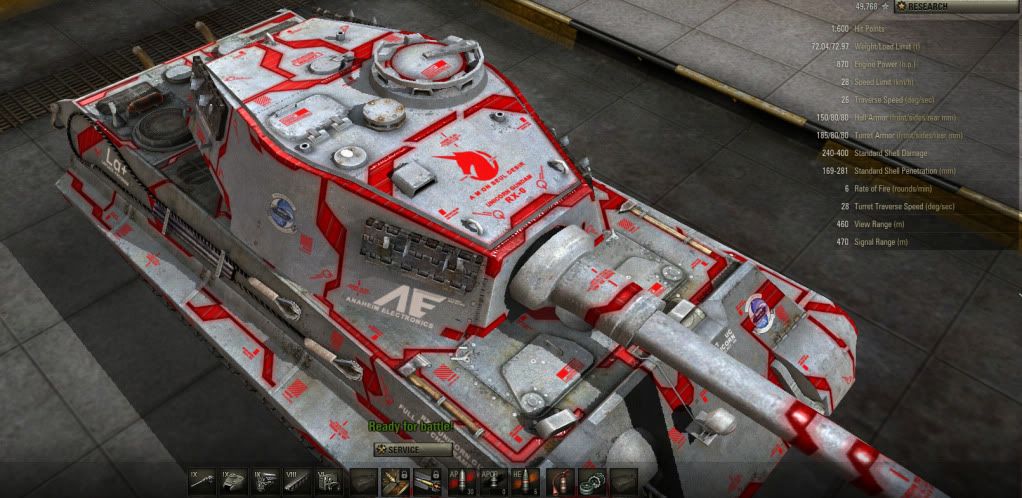Select the fire extinguisher consumable slot

(x=563, y=482)
